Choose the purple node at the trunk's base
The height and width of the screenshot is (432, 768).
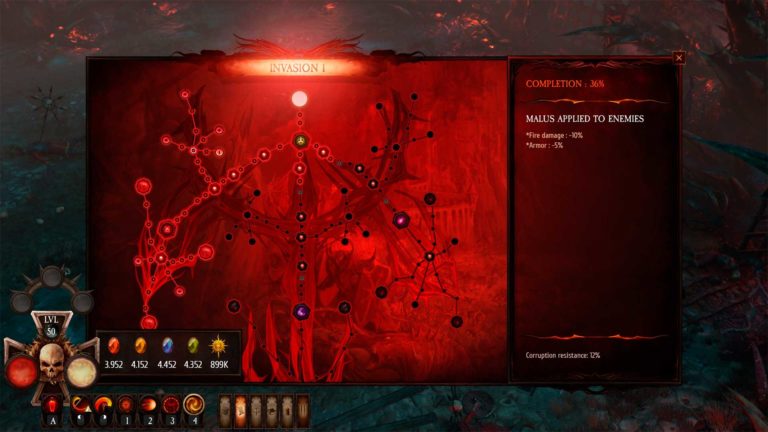pyautogui.click(x=300, y=312)
